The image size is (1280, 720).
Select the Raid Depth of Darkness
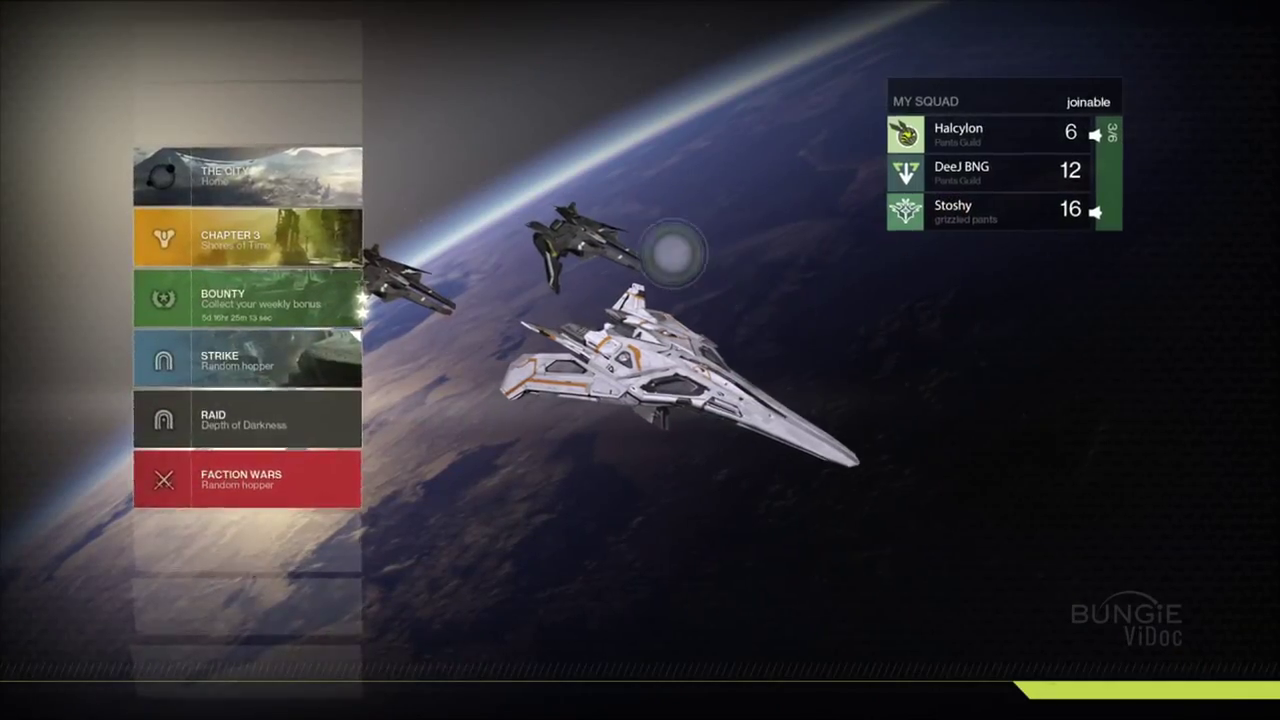tap(247, 419)
